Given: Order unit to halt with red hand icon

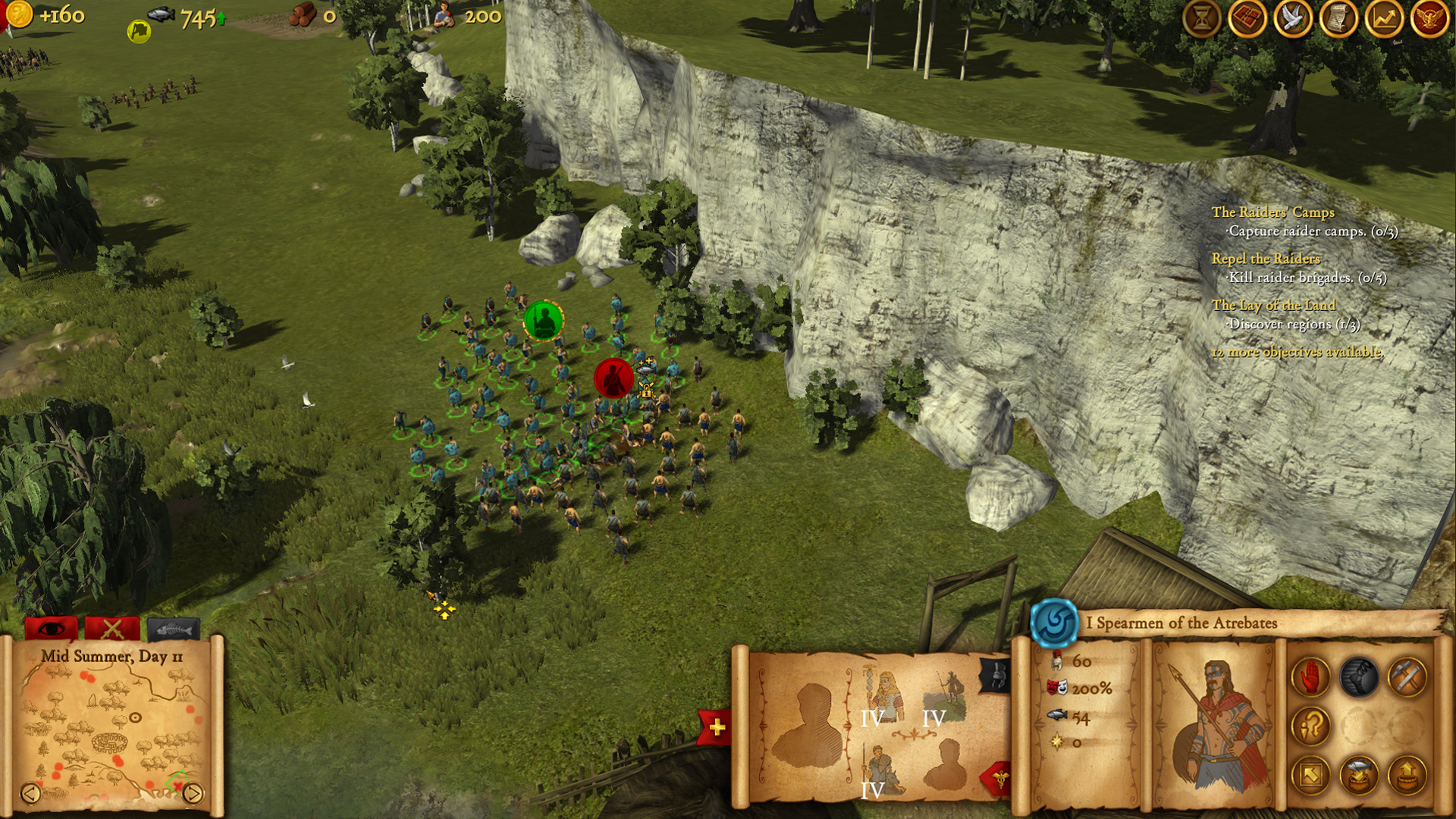Looking at the screenshot, I should tap(1310, 677).
